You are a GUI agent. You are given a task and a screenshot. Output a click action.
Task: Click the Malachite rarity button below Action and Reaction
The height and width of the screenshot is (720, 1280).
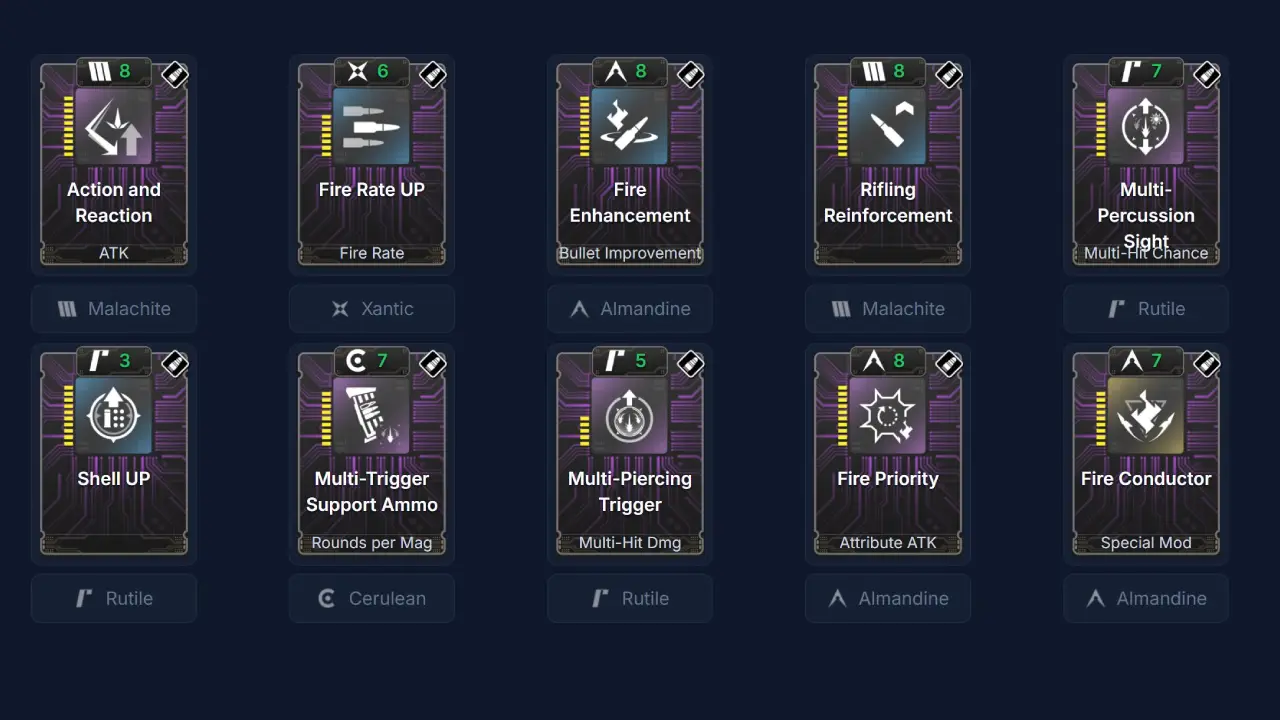(114, 309)
